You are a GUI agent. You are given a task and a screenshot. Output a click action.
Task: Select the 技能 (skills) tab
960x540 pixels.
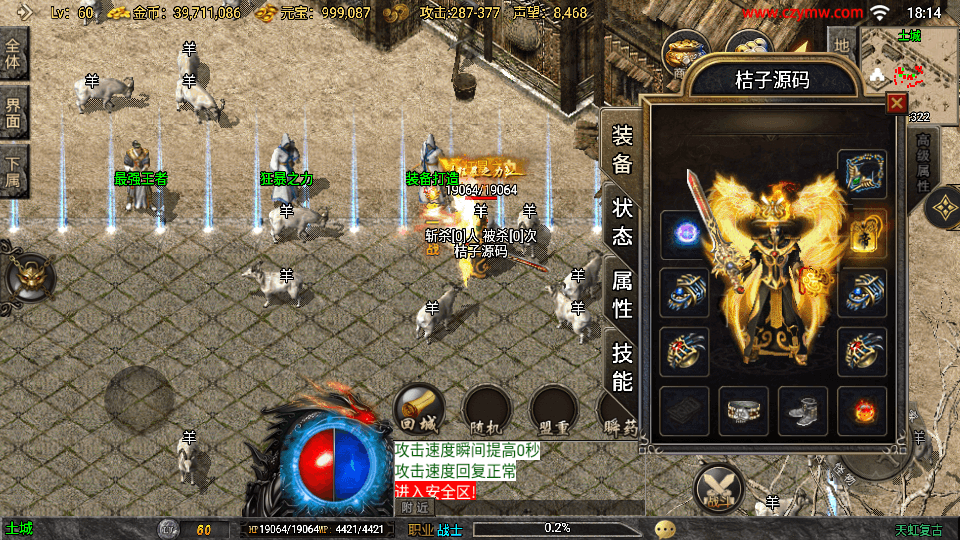(622, 367)
